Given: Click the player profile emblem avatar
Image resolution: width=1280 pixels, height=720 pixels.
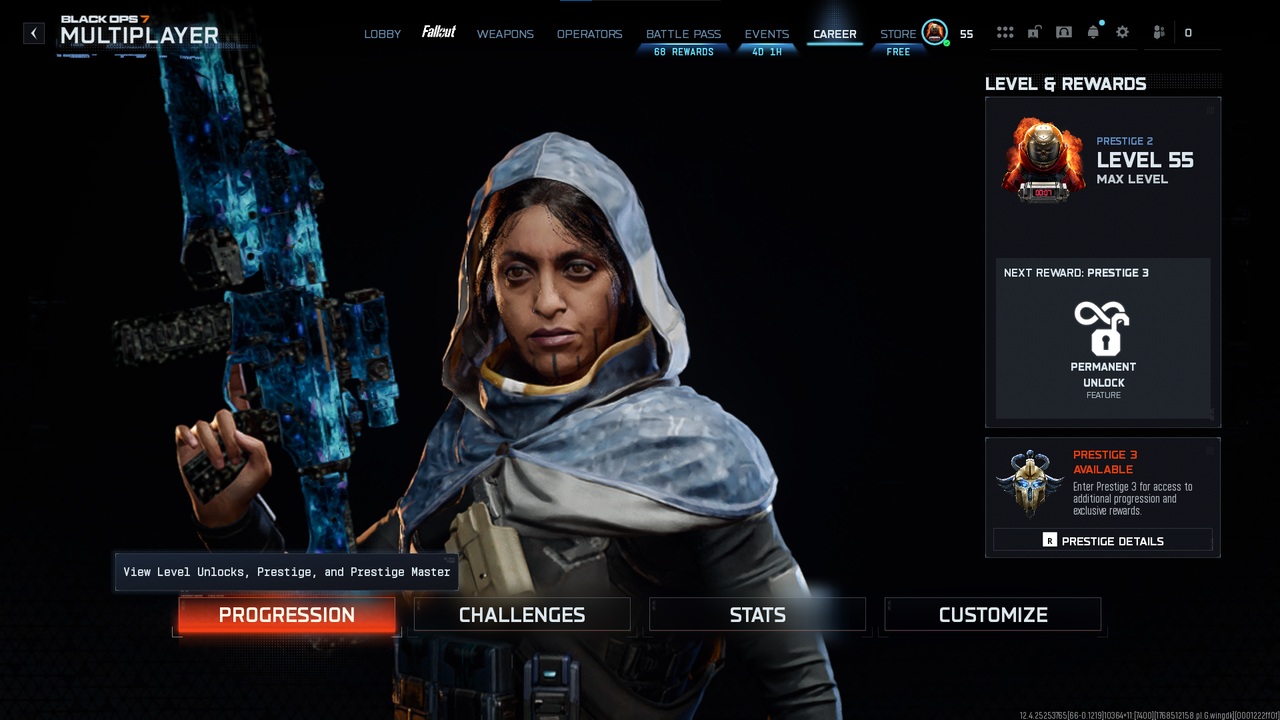Looking at the screenshot, I should (934, 33).
